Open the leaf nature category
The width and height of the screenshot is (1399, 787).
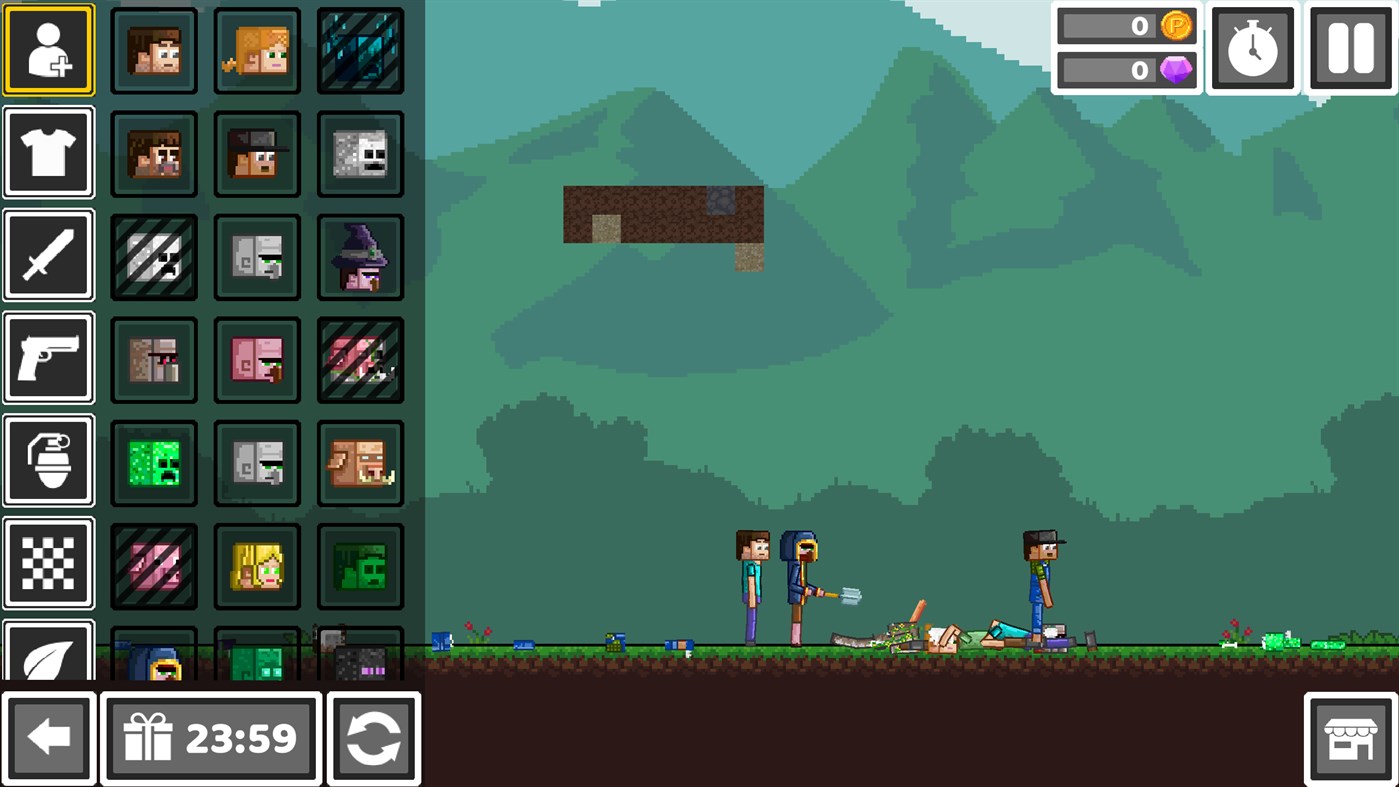coord(48,655)
